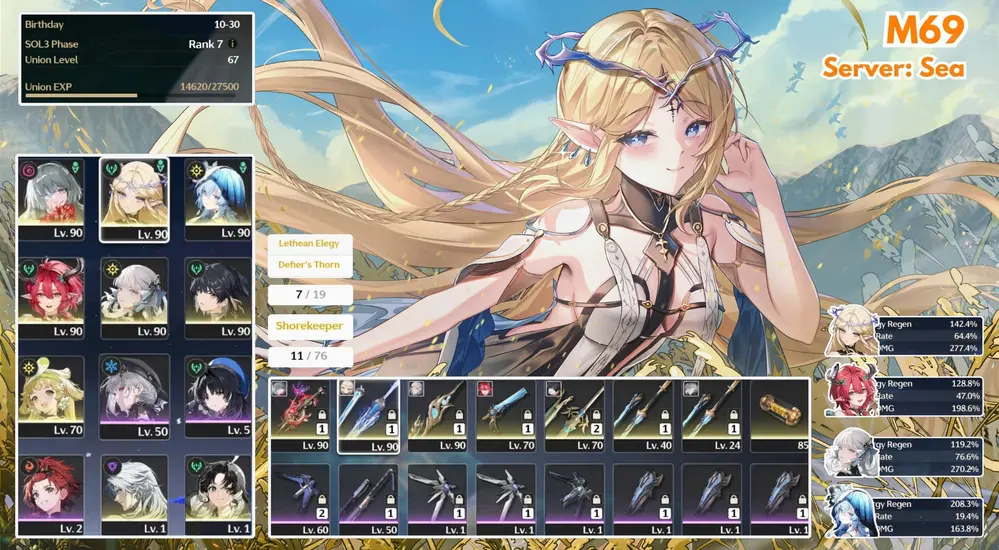The height and width of the screenshot is (550, 999).
Task: Select the Lv. 24 weapon slot
Action: (711, 414)
